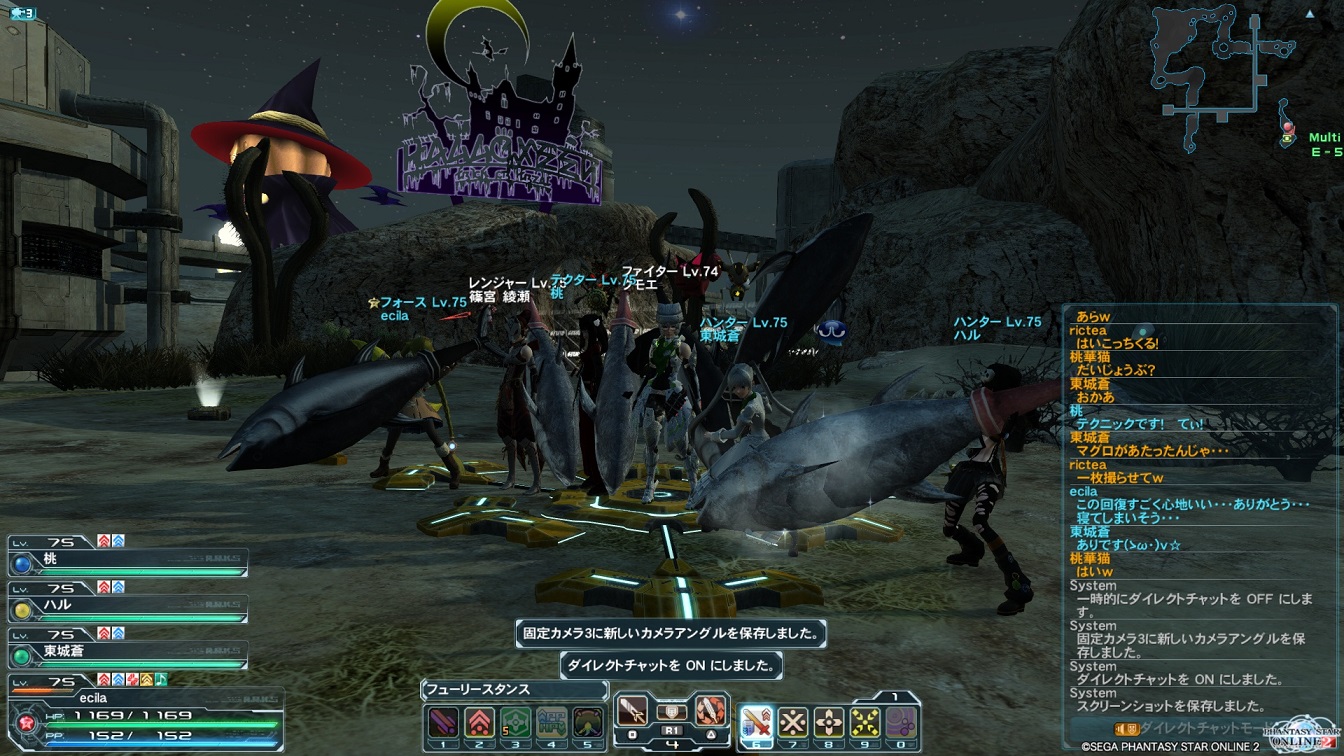
Task: Use the green item in slot 3
Action: (515, 721)
